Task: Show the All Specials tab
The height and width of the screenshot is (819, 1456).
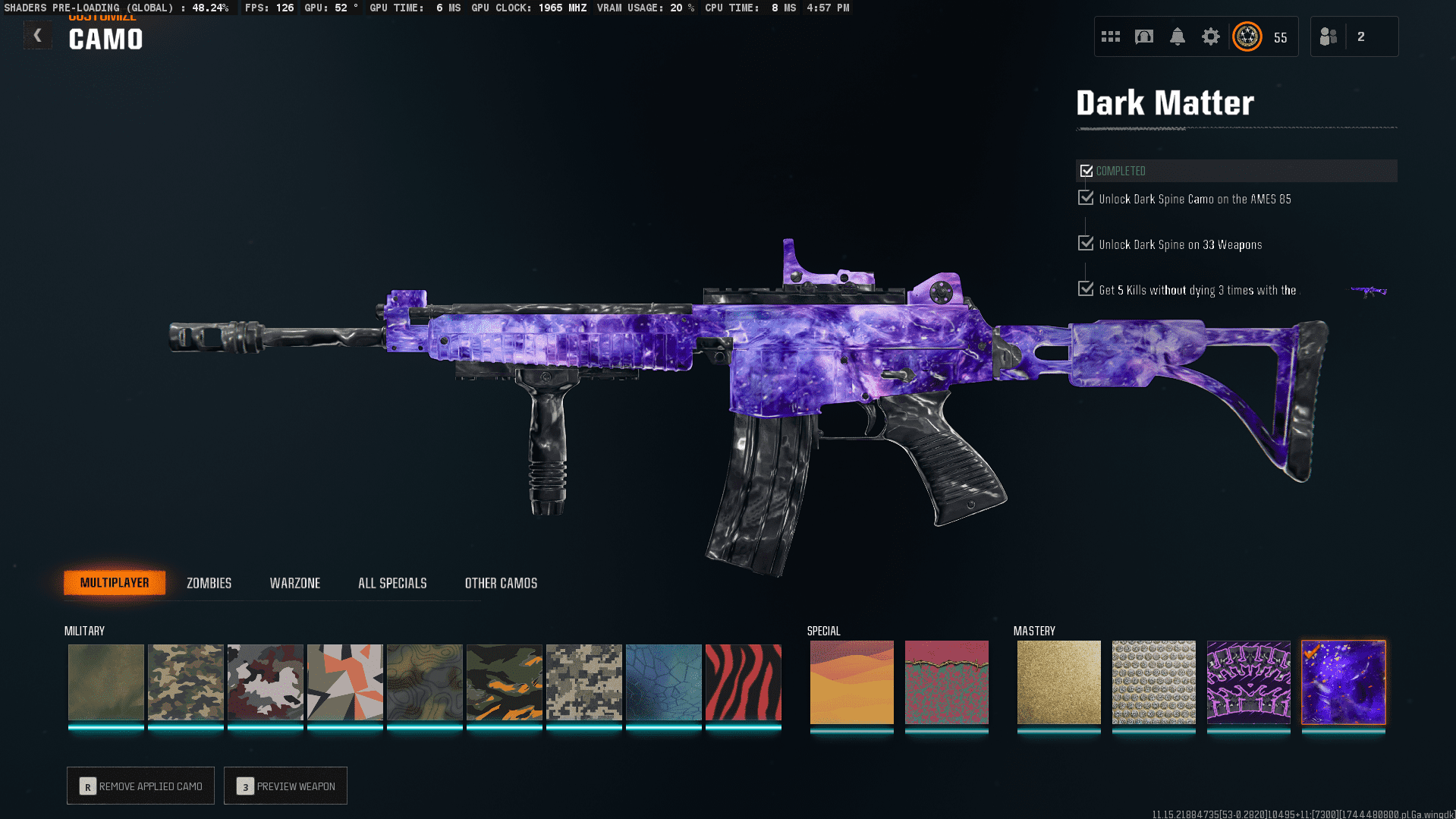Action: [x=392, y=583]
